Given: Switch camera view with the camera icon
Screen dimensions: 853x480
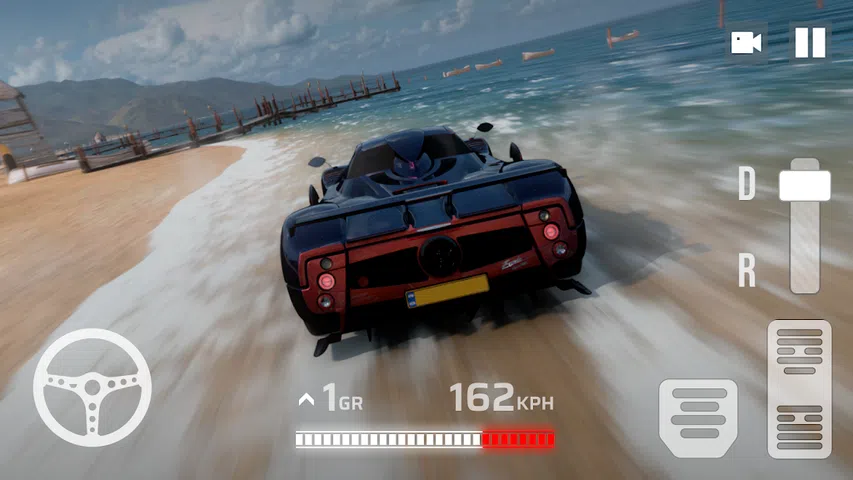Looking at the screenshot, I should (745, 43).
